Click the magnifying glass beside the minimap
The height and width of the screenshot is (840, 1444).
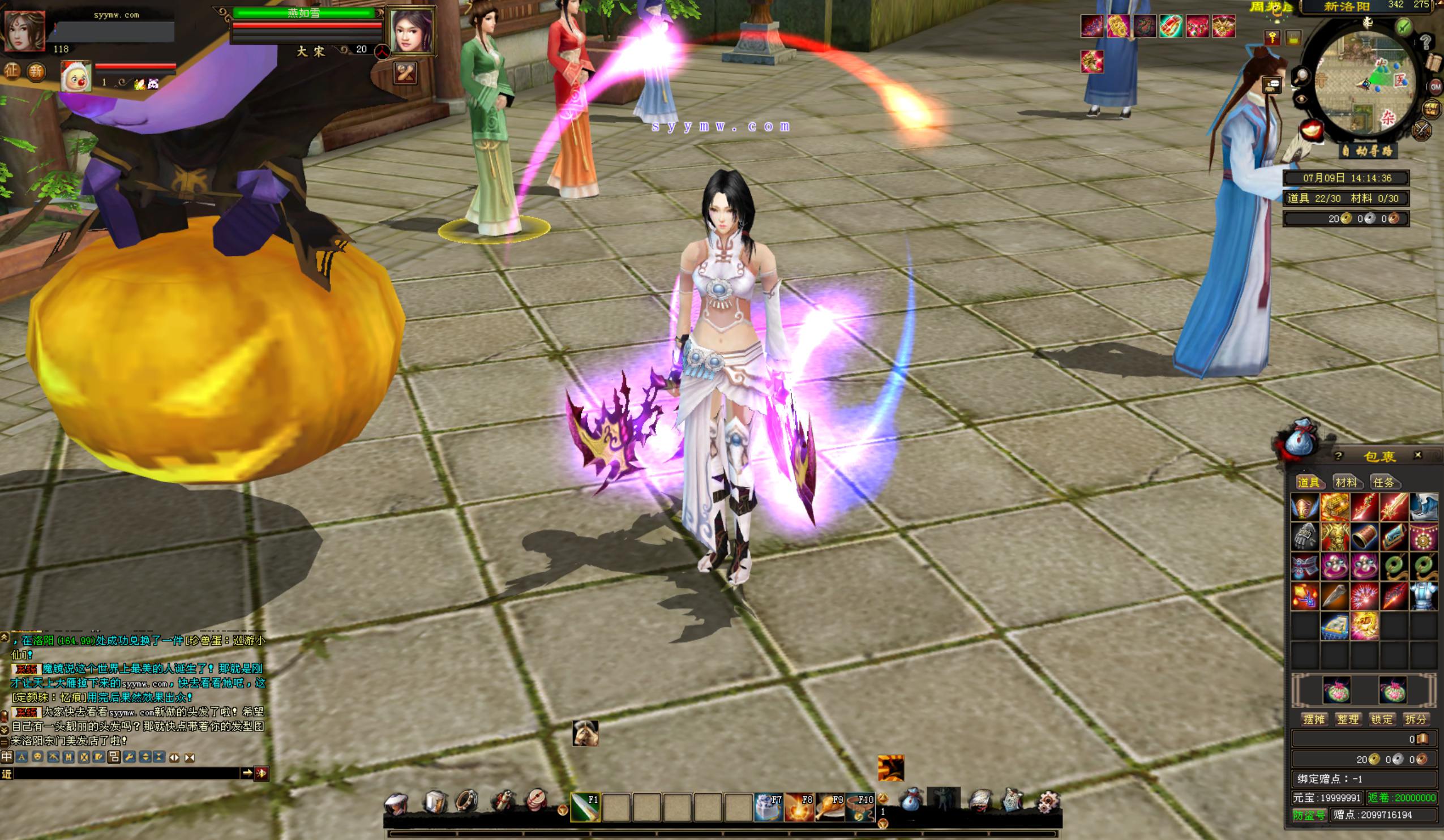pyautogui.click(x=1302, y=75)
